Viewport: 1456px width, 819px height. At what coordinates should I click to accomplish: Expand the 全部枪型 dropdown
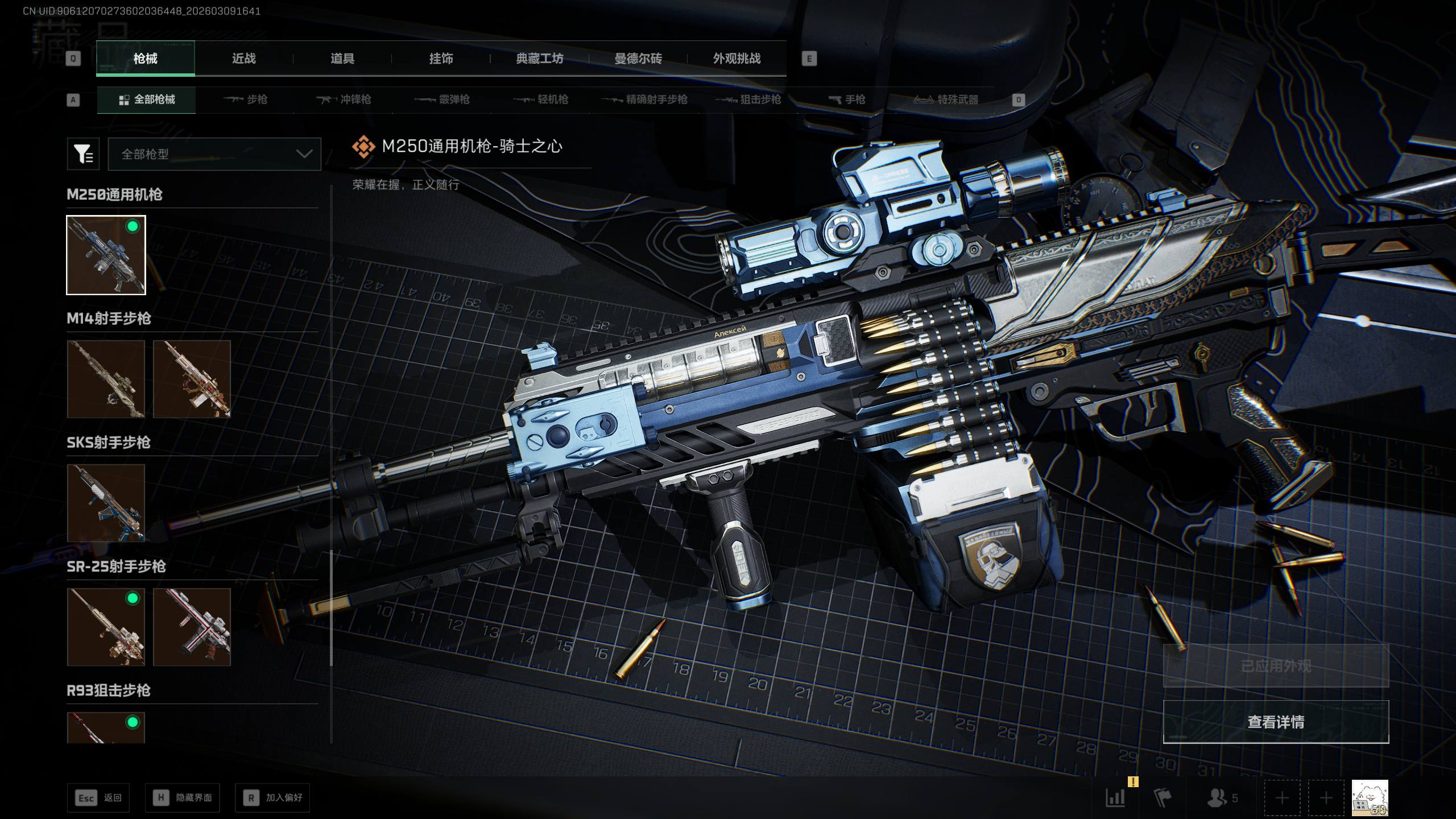tap(214, 154)
